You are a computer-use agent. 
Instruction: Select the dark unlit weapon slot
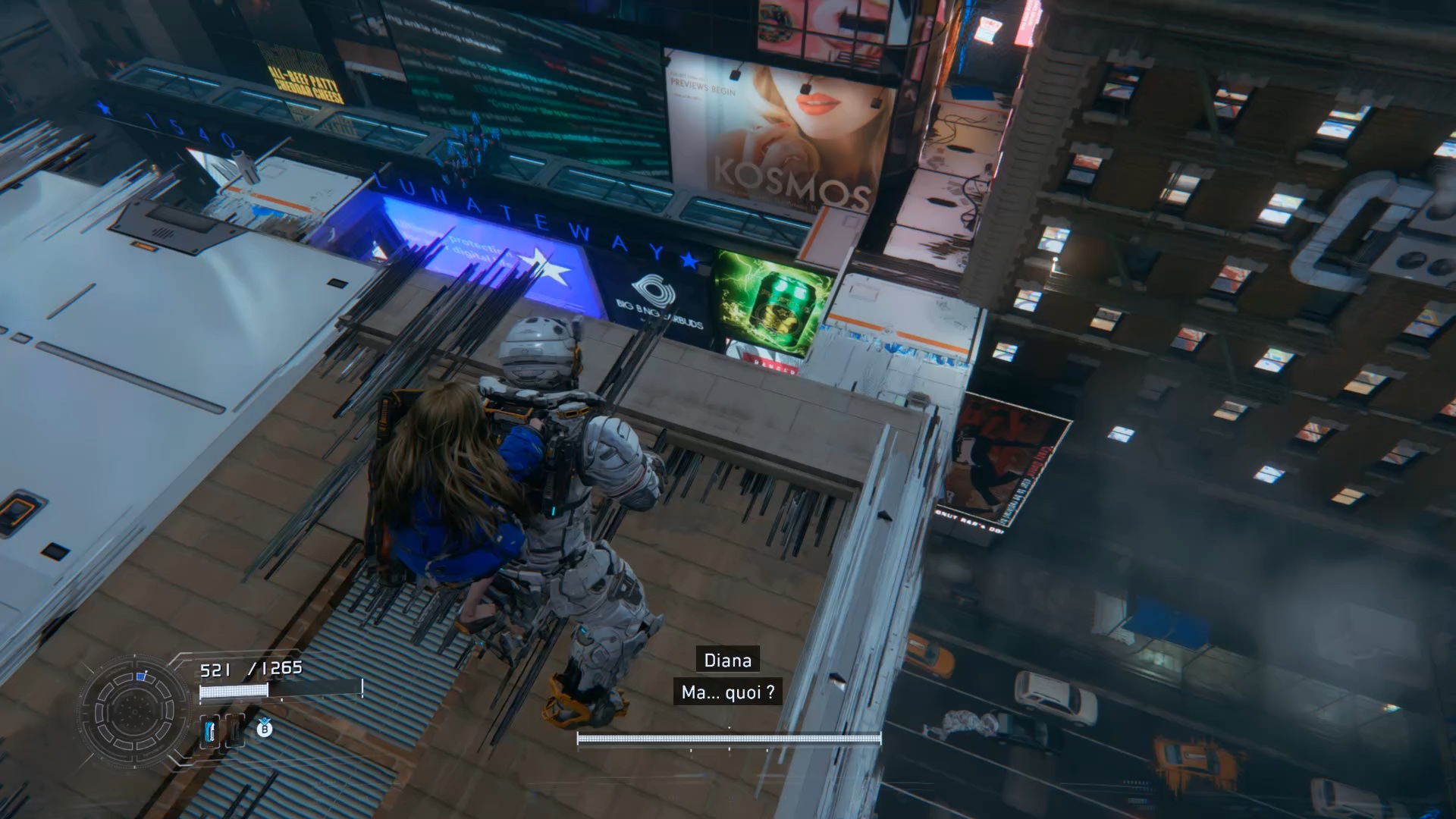pos(234,732)
